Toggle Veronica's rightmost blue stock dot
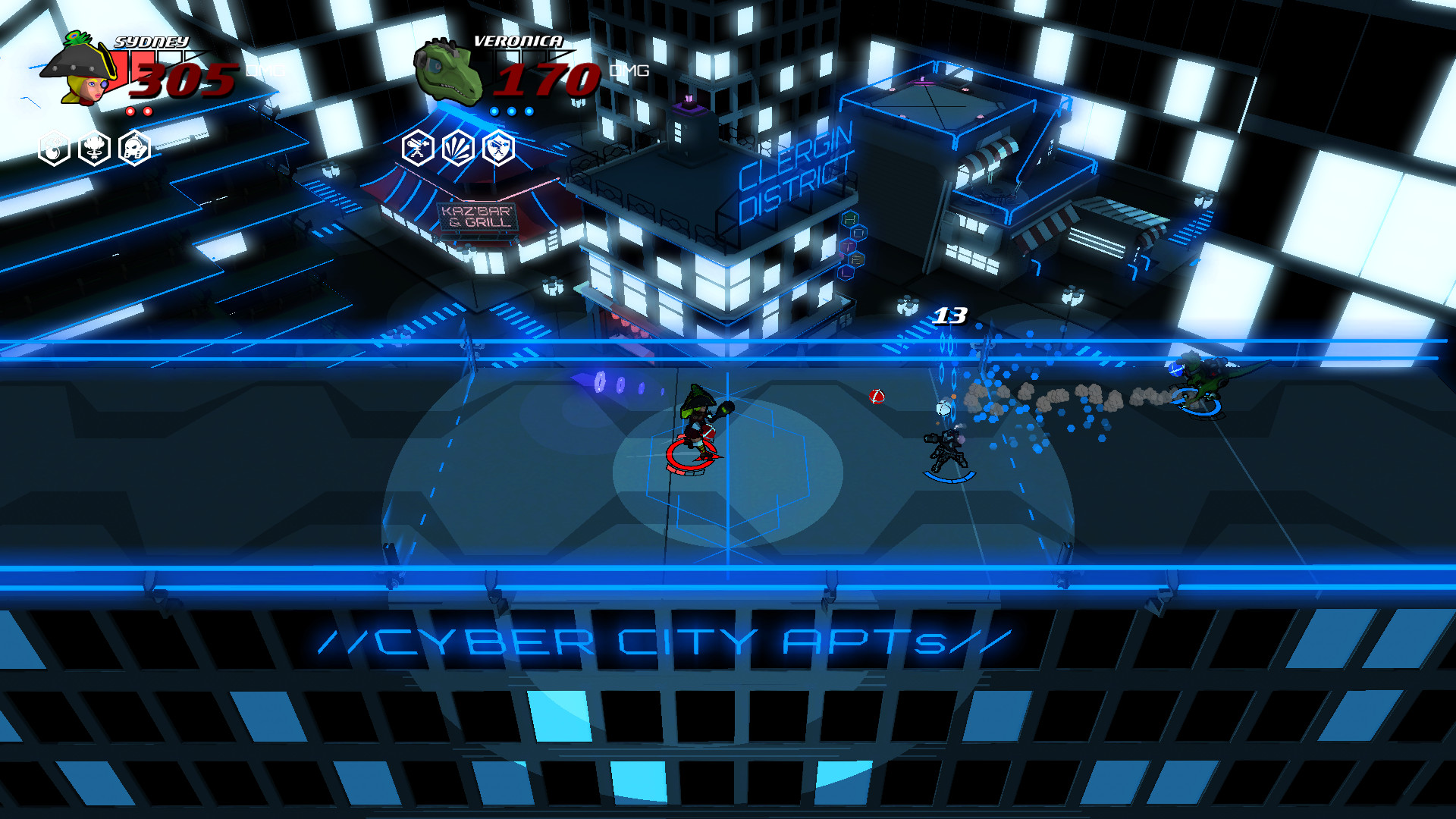The image size is (1456, 819). coord(528,111)
